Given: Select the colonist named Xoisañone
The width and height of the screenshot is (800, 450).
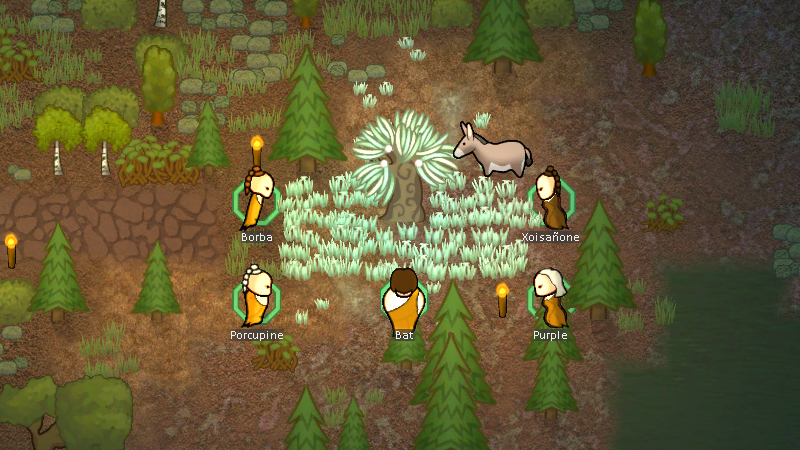Looking at the screenshot, I should click(x=550, y=200).
